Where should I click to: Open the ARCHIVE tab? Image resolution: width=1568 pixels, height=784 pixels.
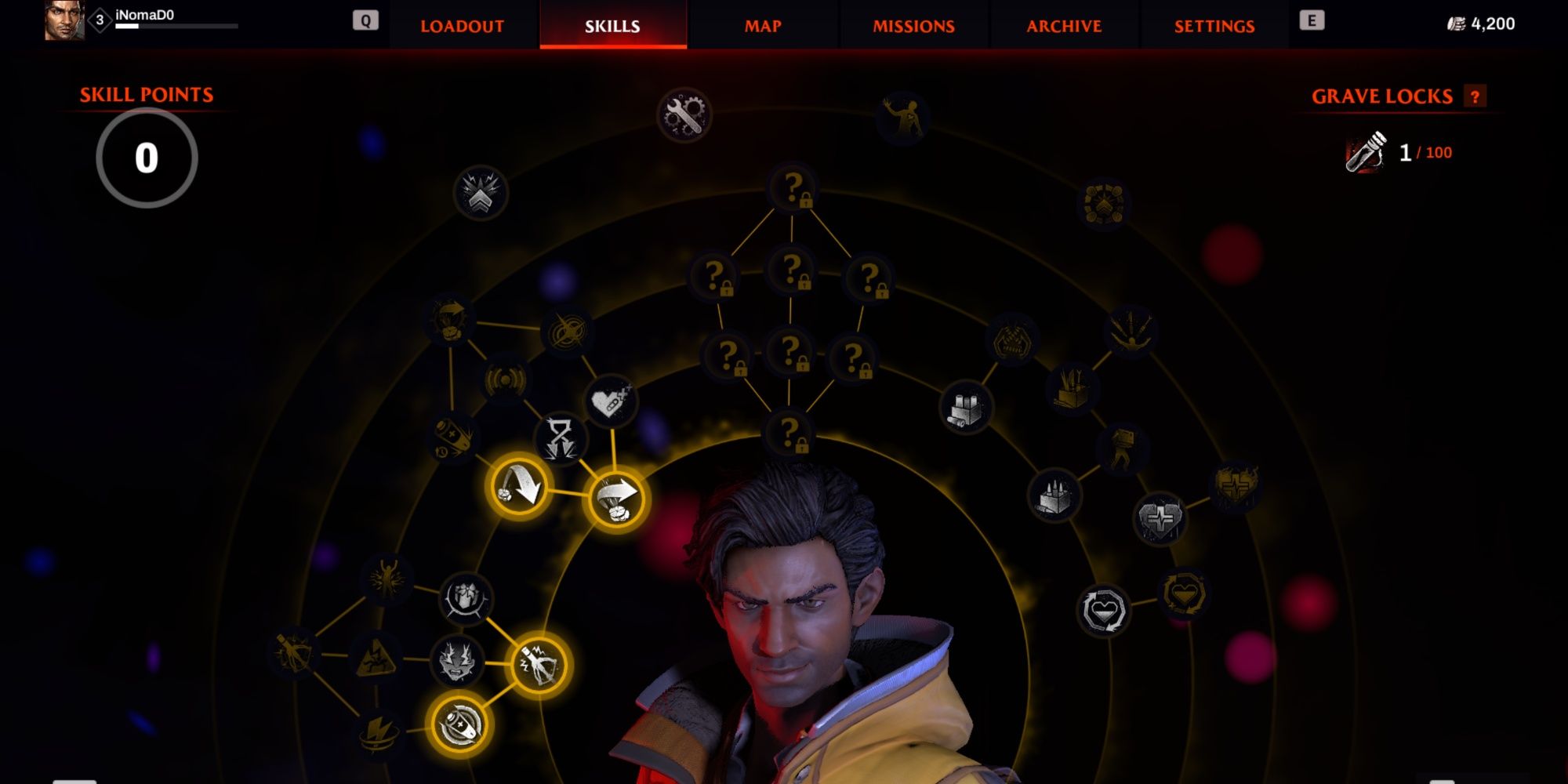[1063, 25]
